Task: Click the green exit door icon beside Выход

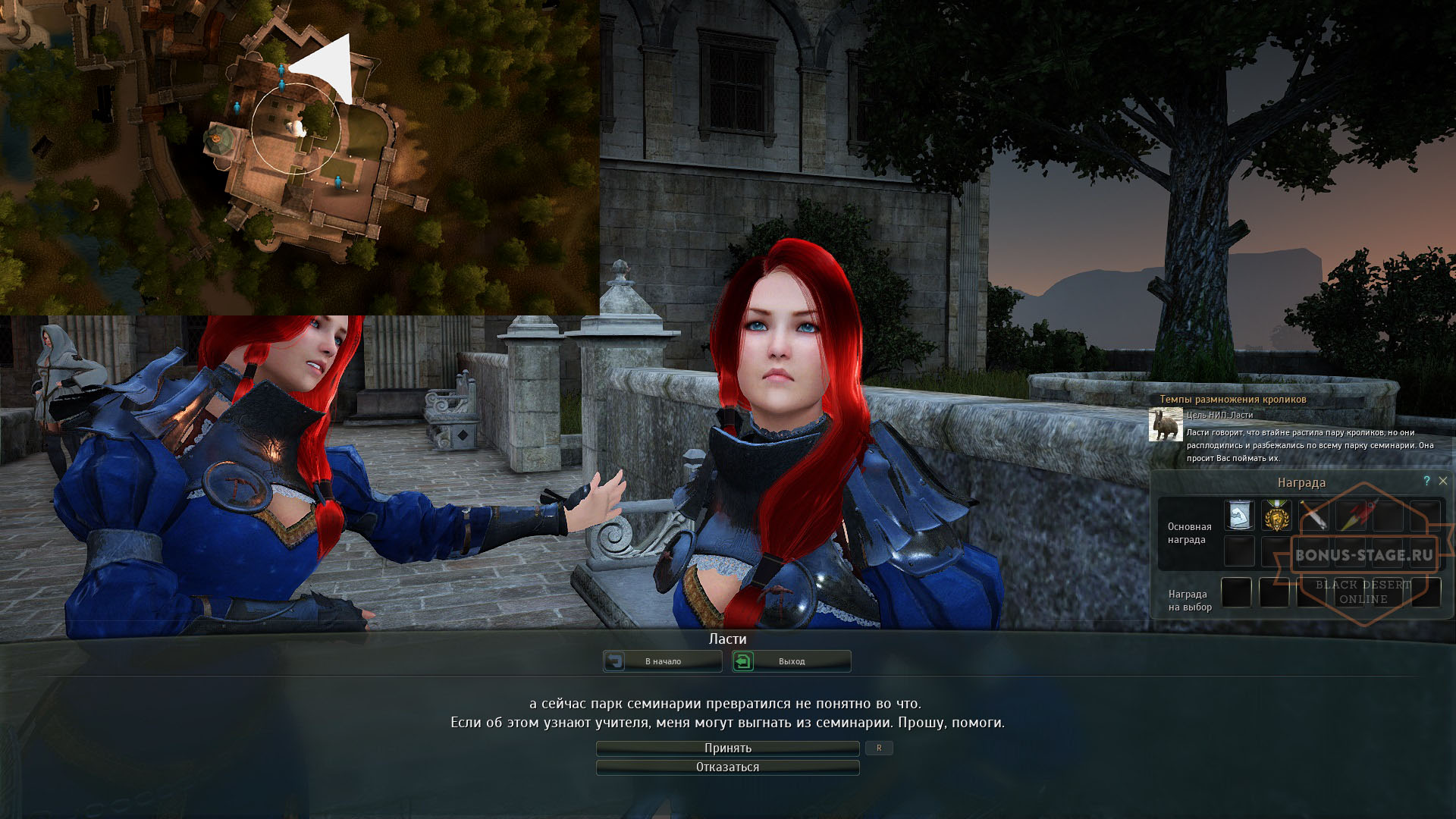Action: (745, 661)
